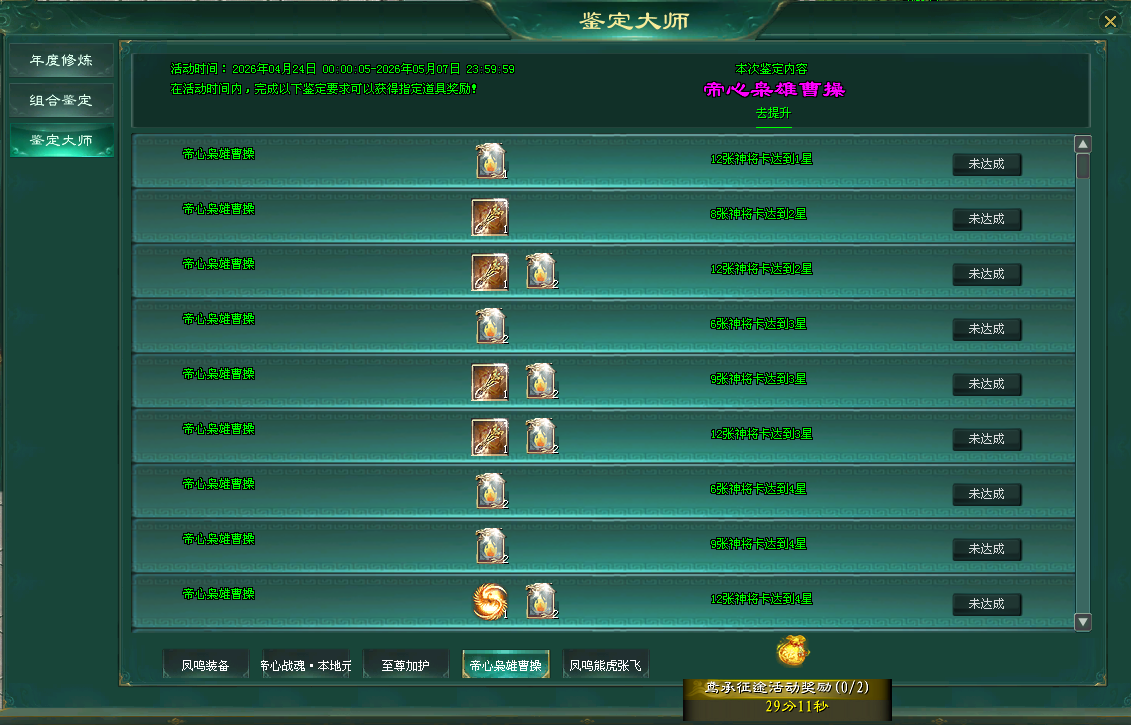1131x725 pixels.
Task: Click 未达成 for 12张神将卡达到4星
Action: (x=986, y=604)
